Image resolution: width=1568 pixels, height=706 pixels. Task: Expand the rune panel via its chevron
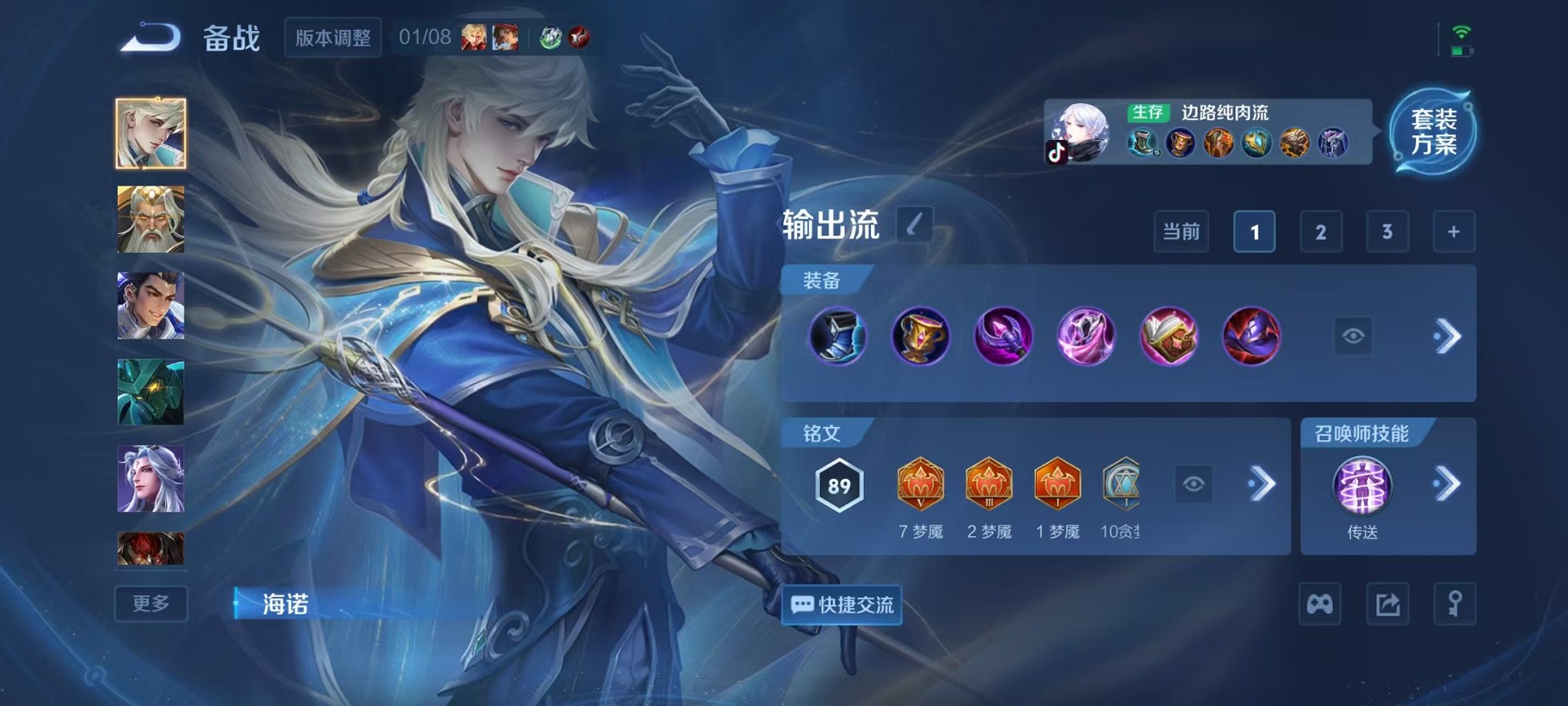point(1261,485)
